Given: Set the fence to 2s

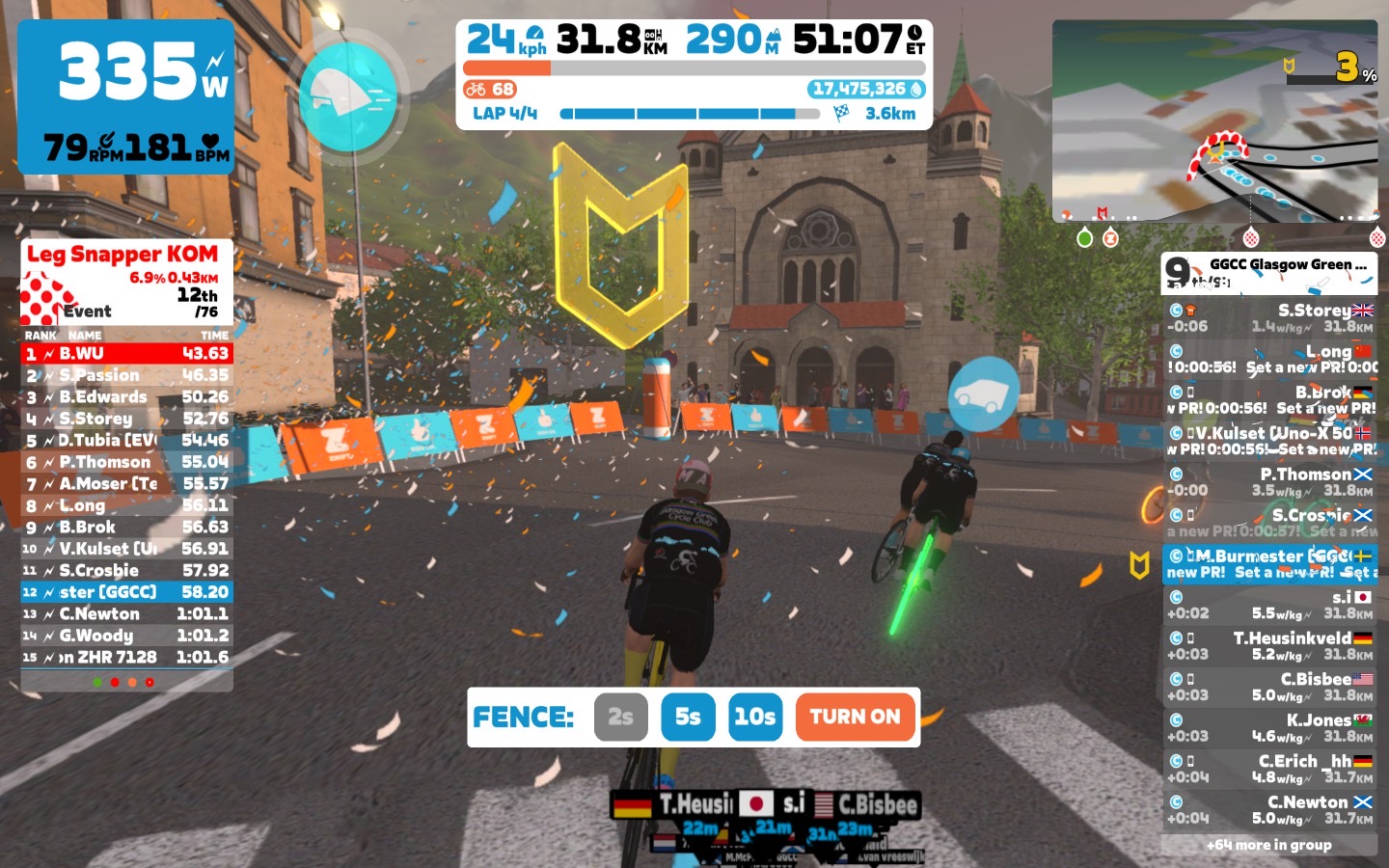Looking at the screenshot, I should (620, 717).
